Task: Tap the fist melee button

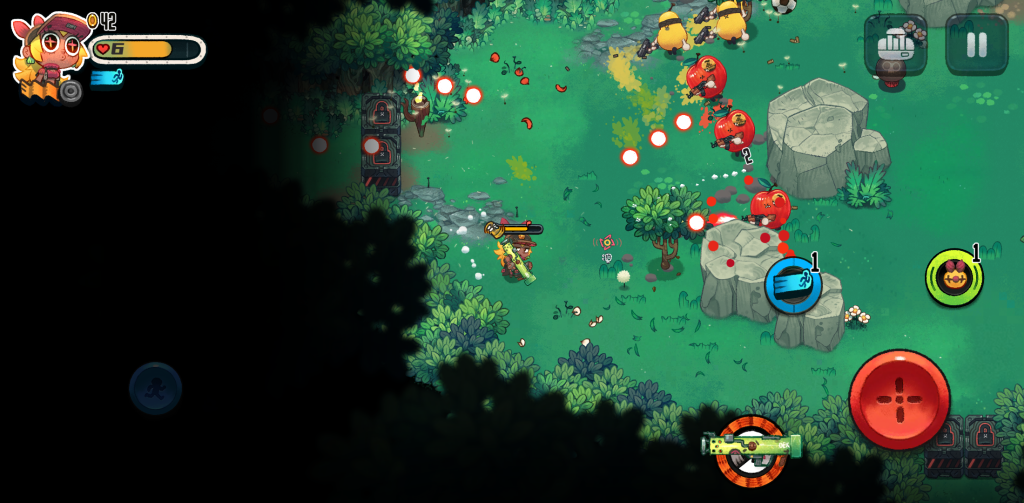Action: [x=895, y=44]
